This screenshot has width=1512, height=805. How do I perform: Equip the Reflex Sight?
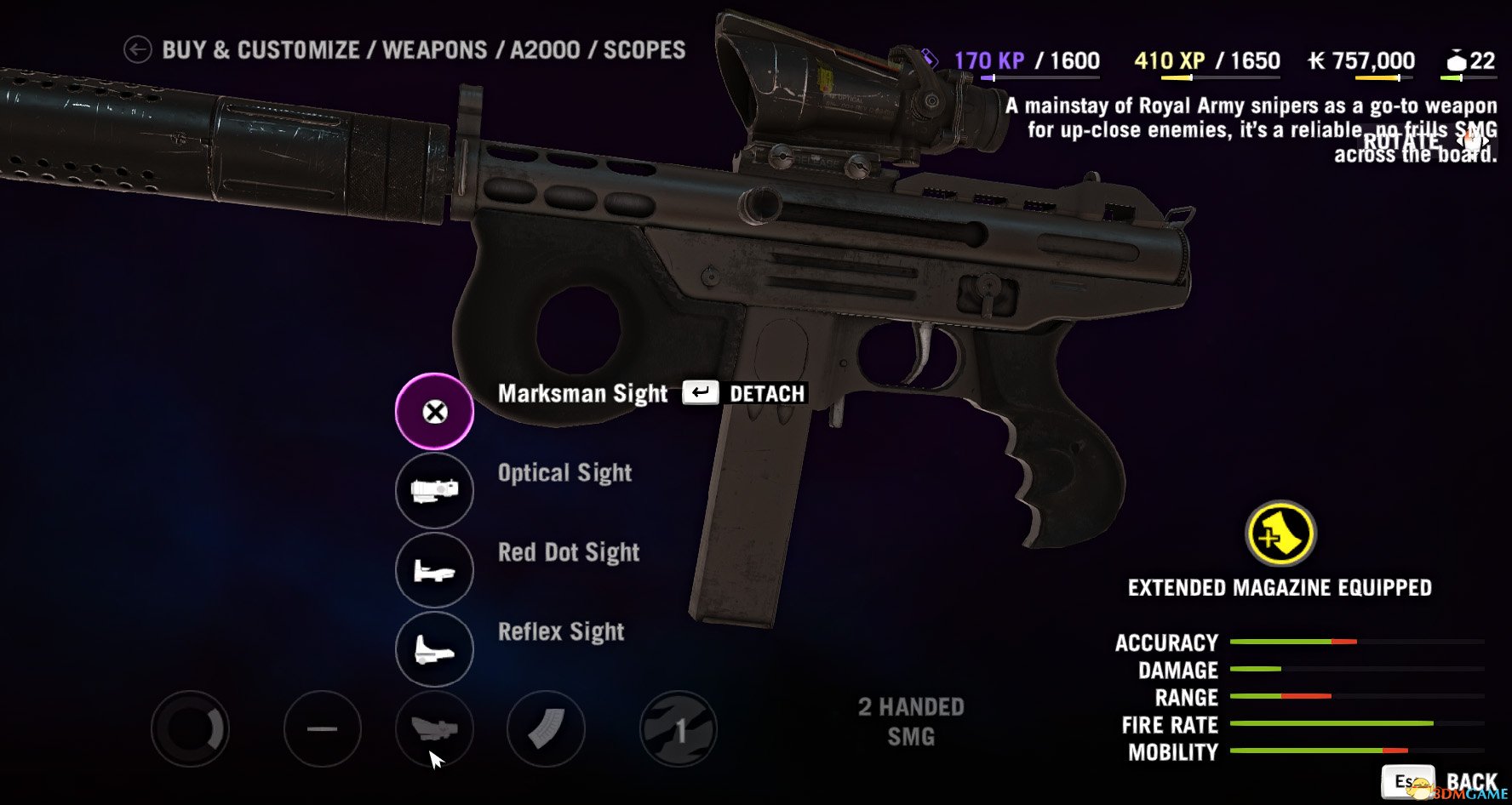pyautogui.click(x=434, y=649)
